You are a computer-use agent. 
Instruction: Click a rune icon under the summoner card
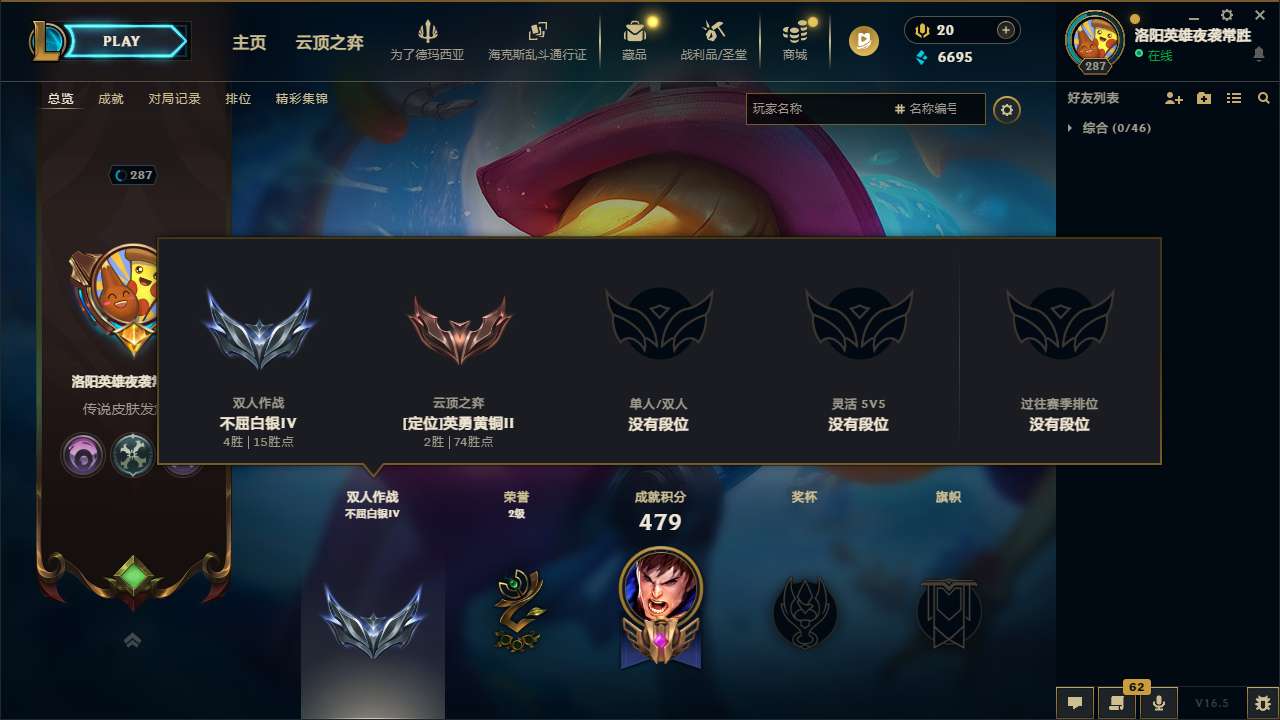83,455
